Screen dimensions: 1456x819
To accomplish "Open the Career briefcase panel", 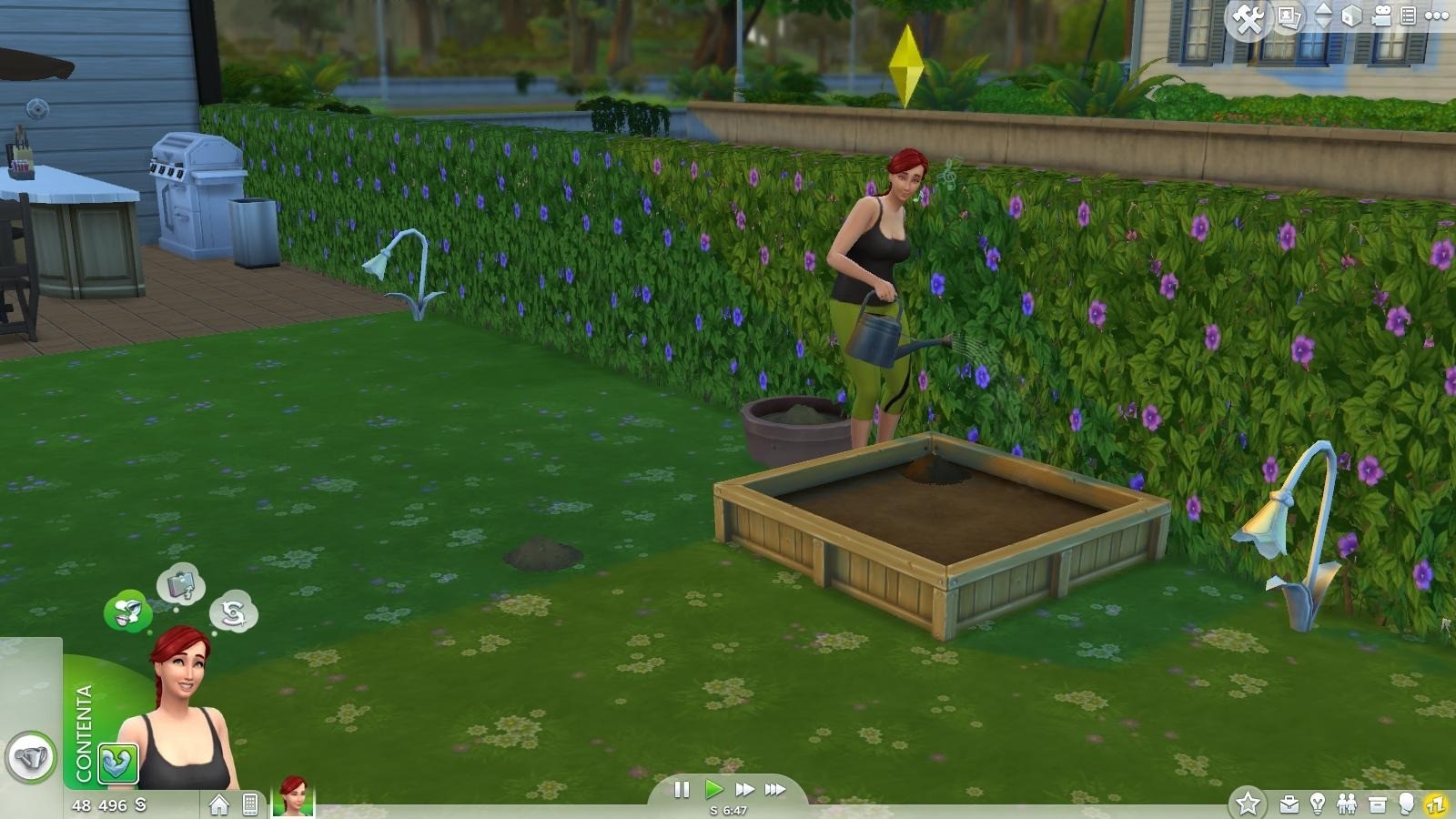I will pyautogui.click(x=1289, y=804).
